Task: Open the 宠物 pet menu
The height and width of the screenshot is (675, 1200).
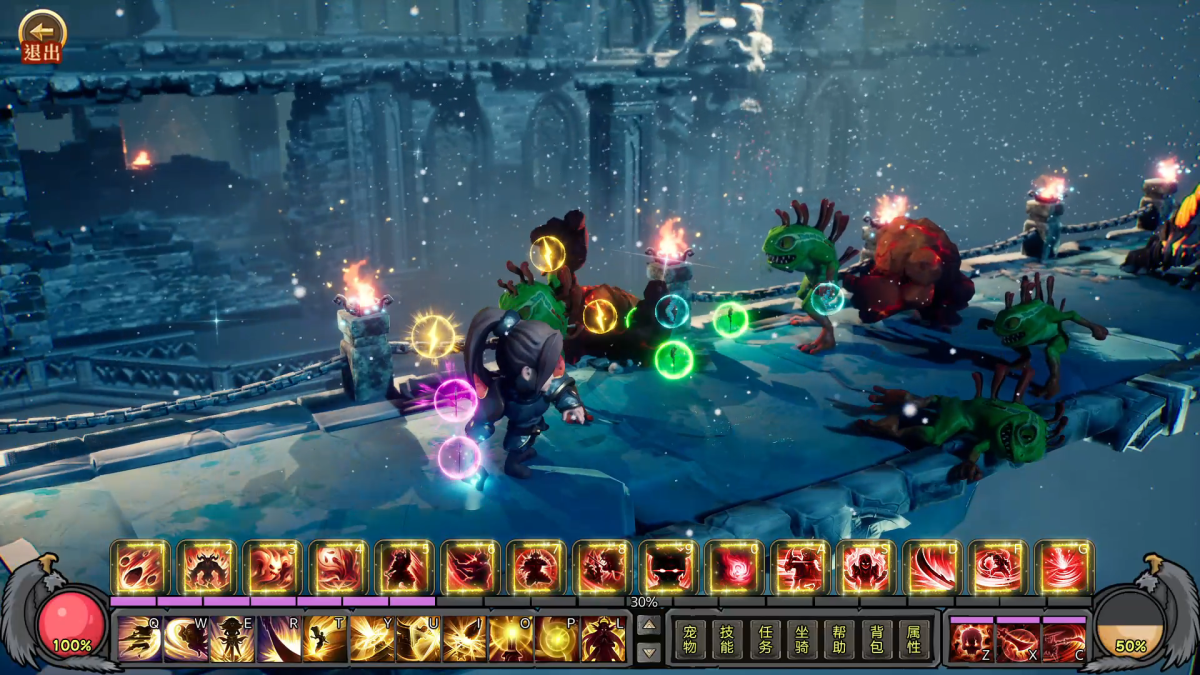Action: (689, 638)
